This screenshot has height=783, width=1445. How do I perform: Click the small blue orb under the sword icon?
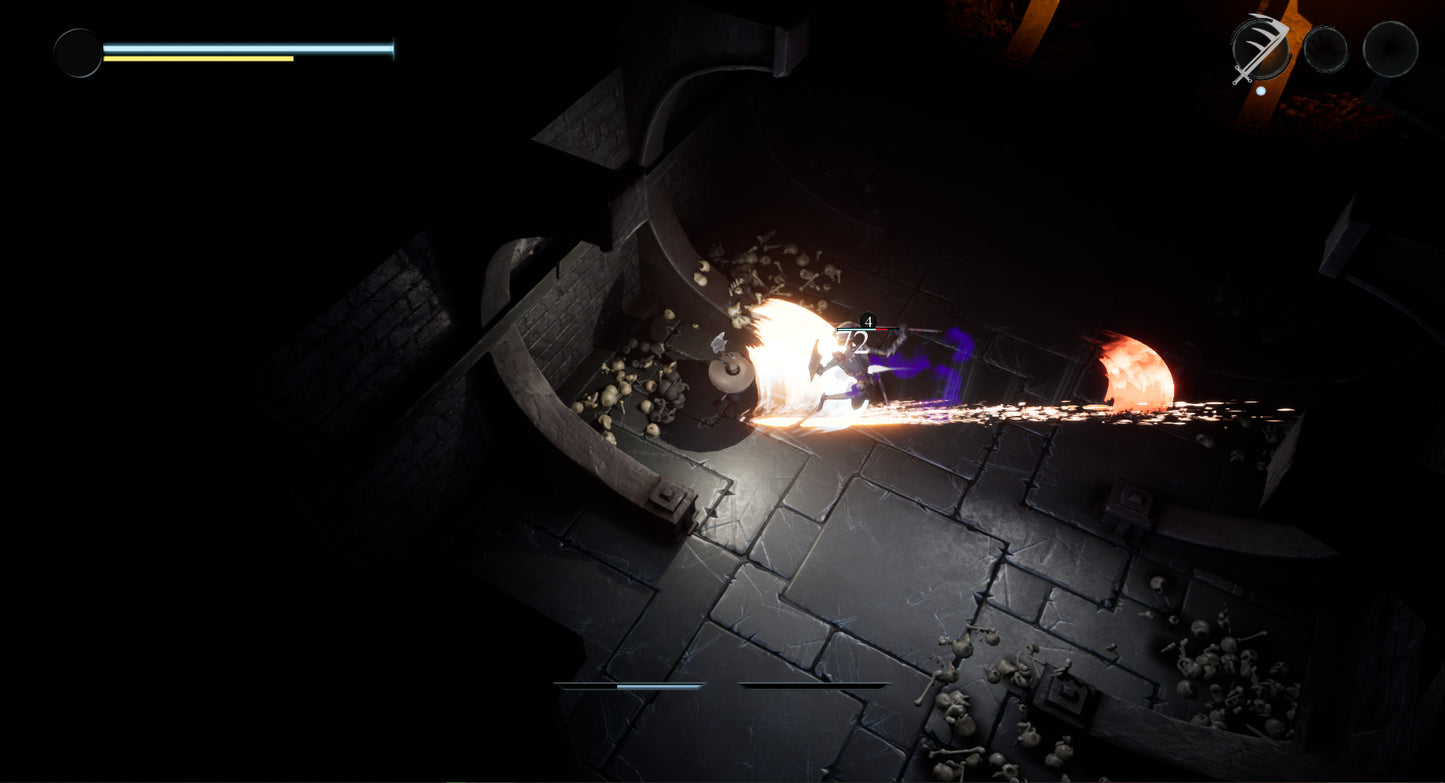coord(1261,91)
